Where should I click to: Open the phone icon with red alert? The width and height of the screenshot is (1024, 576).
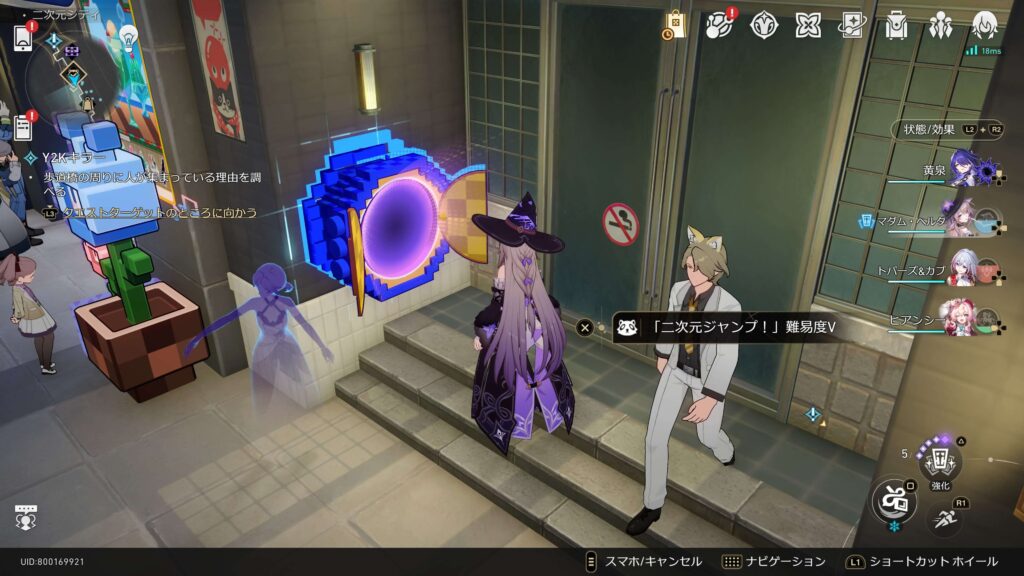tap(23, 38)
